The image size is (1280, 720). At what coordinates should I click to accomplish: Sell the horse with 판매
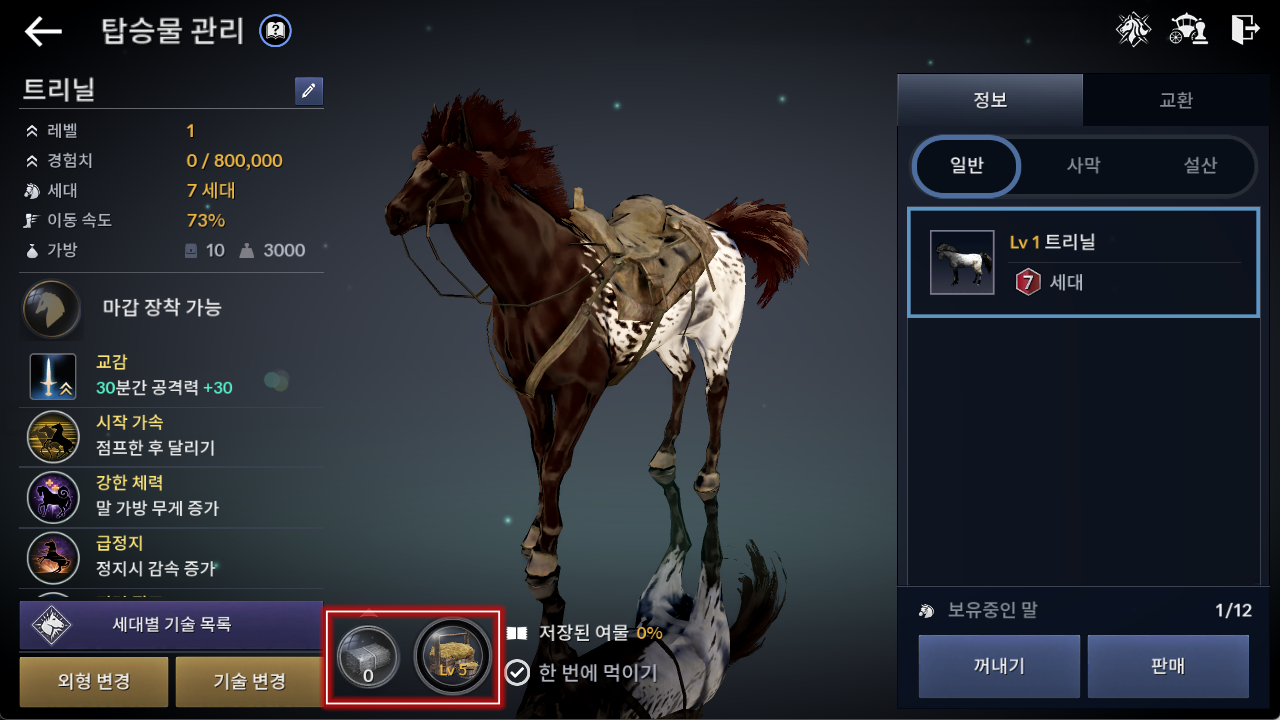point(1168,666)
